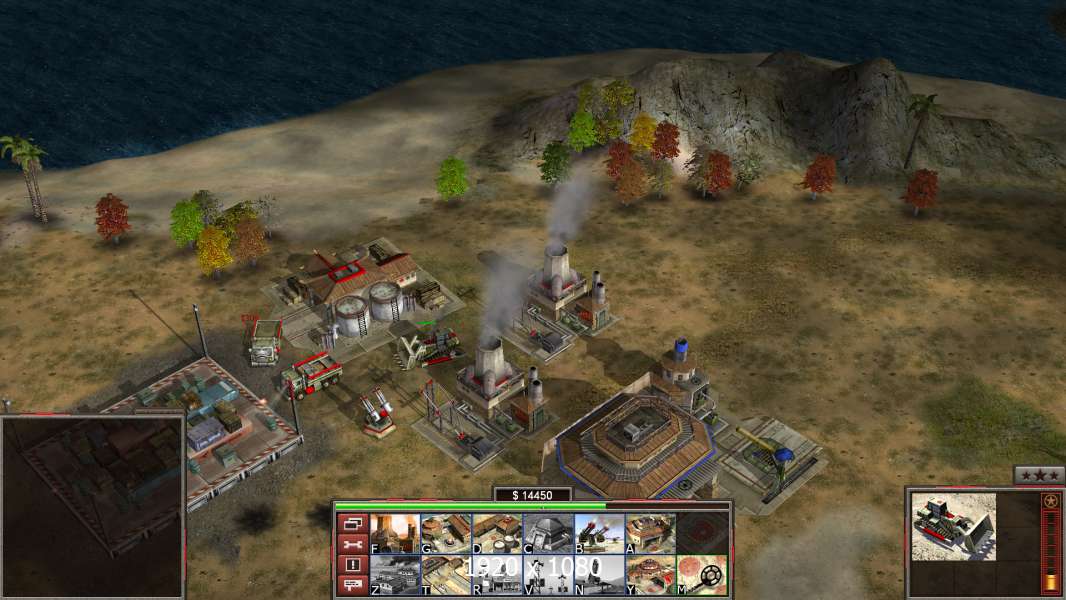Click the exclamation mark alert button
The image size is (1066, 600).
[352, 565]
